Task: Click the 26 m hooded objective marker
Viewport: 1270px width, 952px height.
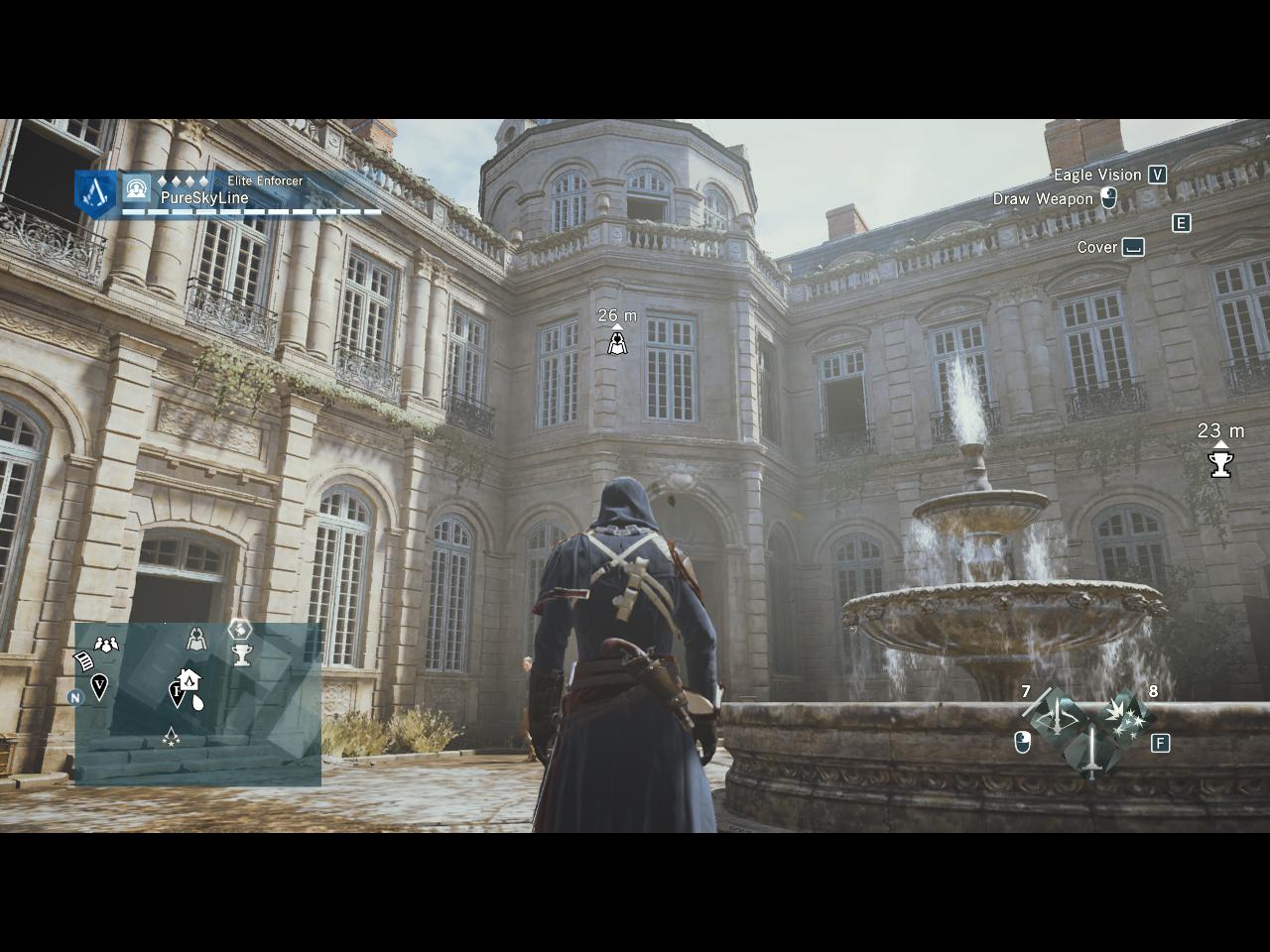Action: tap(617, 343)
